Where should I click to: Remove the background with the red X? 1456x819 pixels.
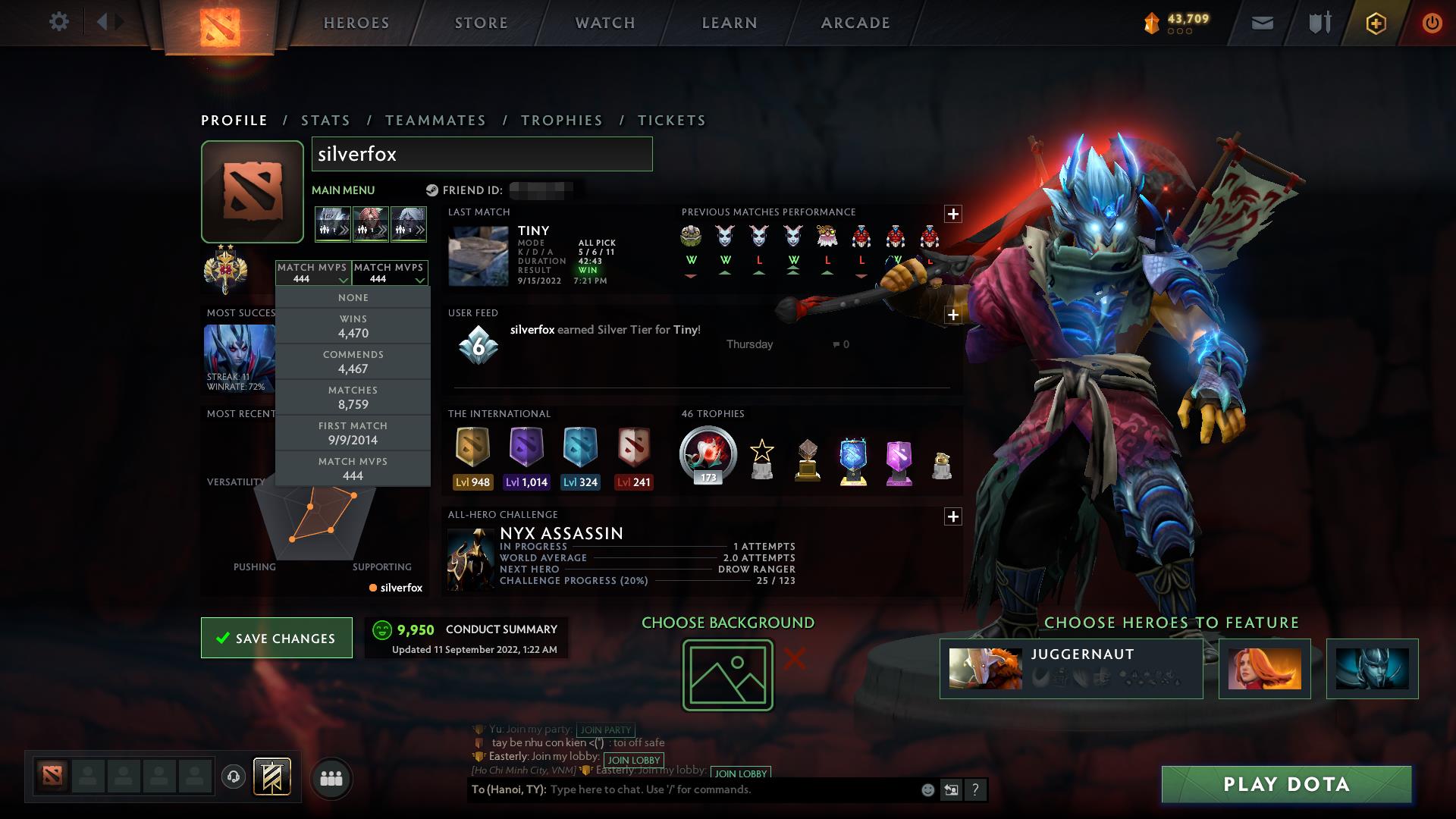(x=795, y=658)
